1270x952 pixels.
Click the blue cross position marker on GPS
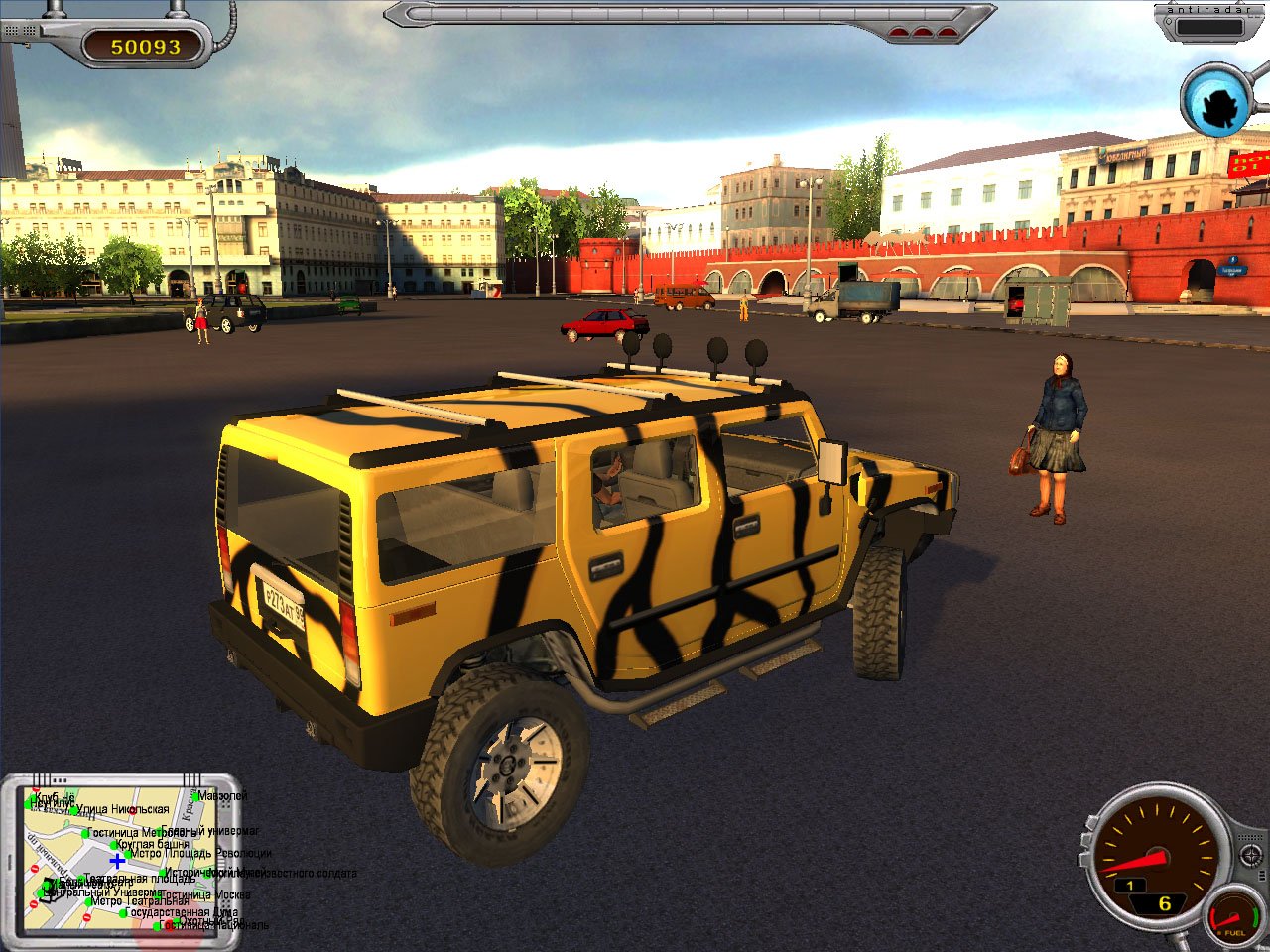tap(117, 861)
